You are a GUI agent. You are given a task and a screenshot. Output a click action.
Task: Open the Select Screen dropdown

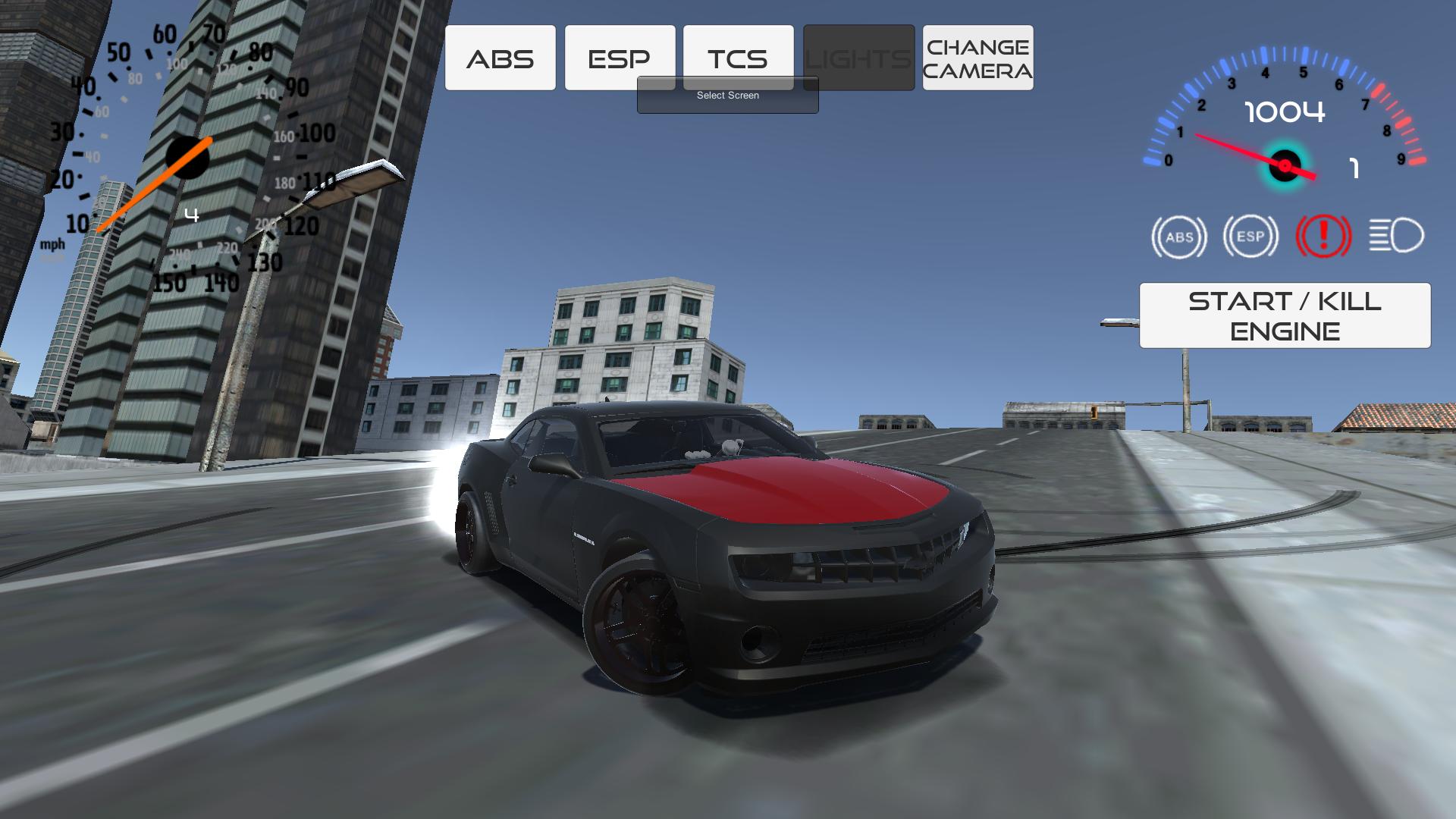click(x=727, y=96)
